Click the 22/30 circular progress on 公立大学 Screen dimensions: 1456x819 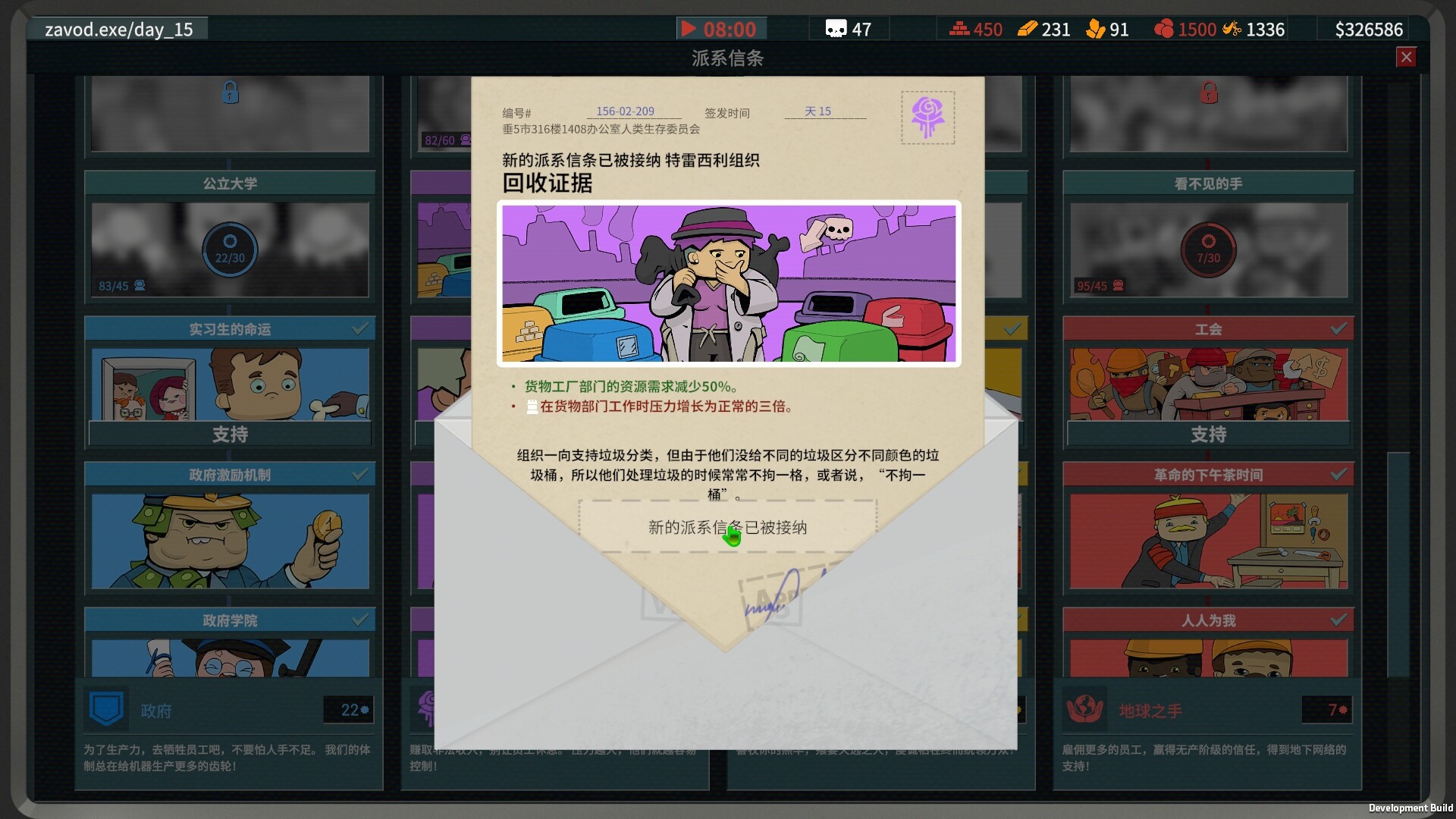(230, 250)
